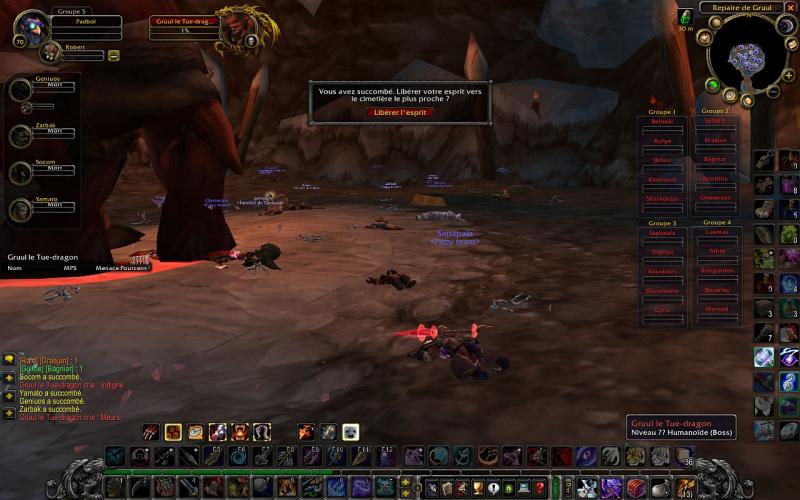Close the minimap with the X button

coord(791,8)
